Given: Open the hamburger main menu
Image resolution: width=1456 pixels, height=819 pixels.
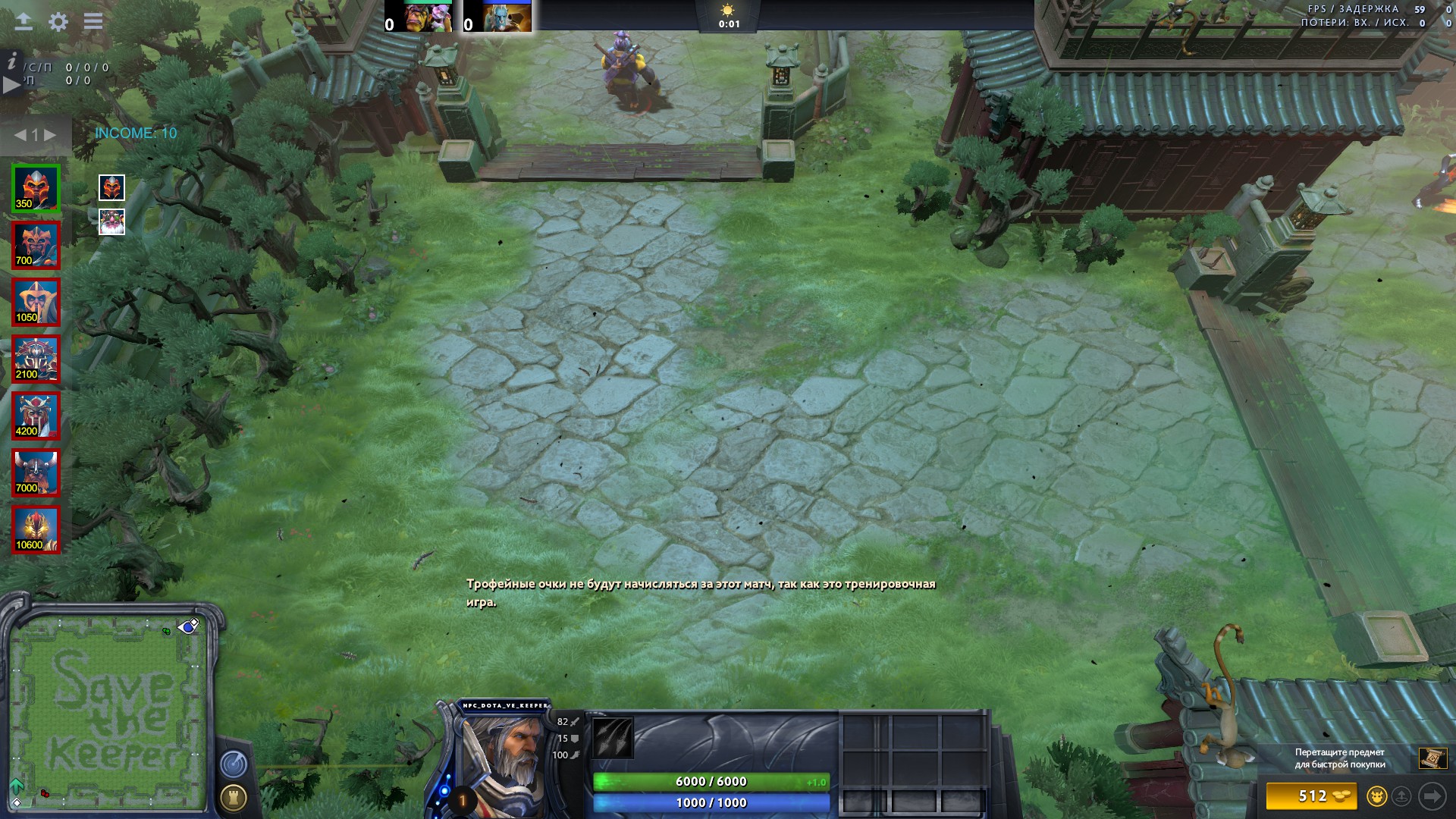Looking at the screenshot, I should coord(93,21).
